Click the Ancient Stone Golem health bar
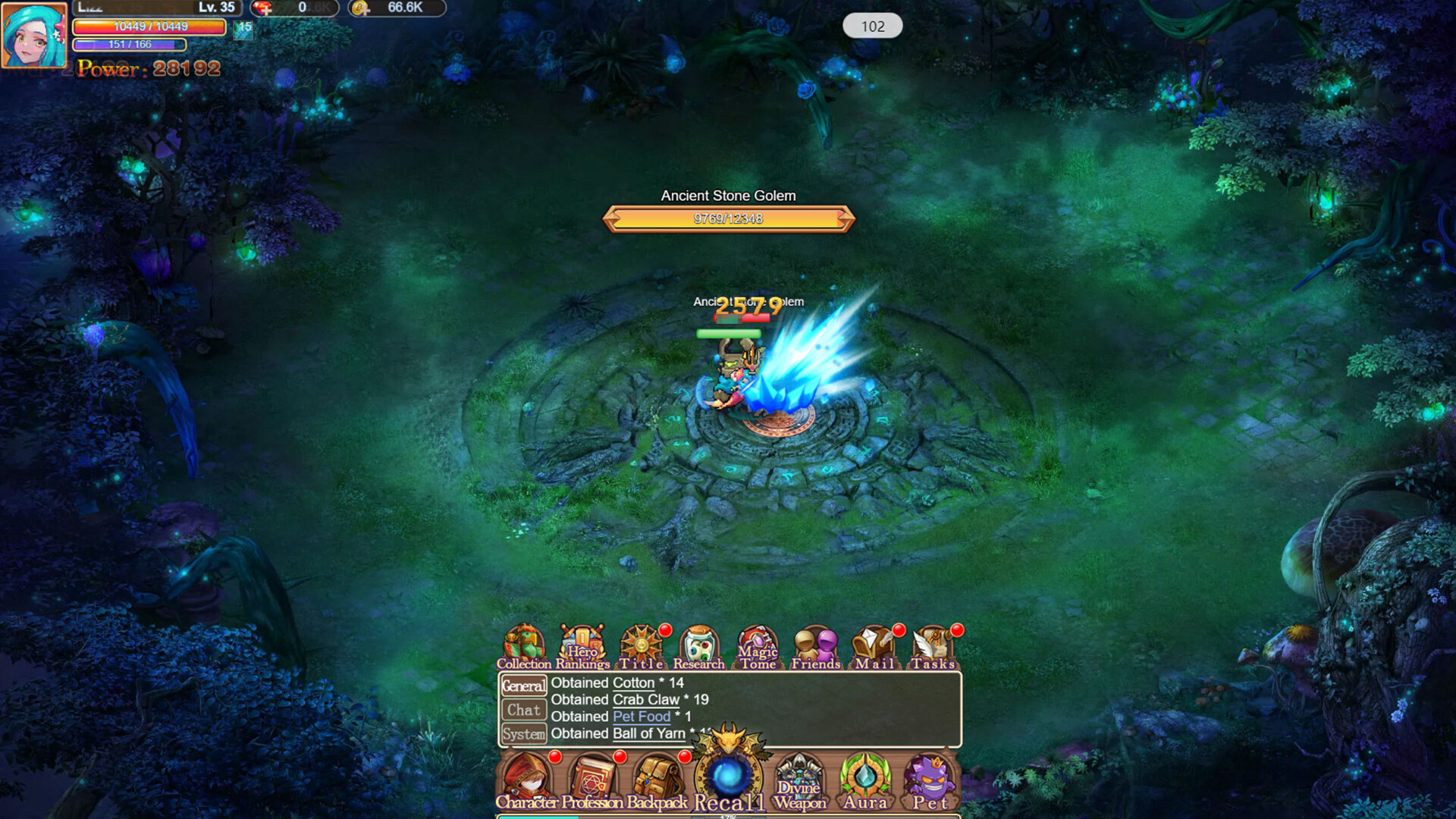 [x=726, y=219]
